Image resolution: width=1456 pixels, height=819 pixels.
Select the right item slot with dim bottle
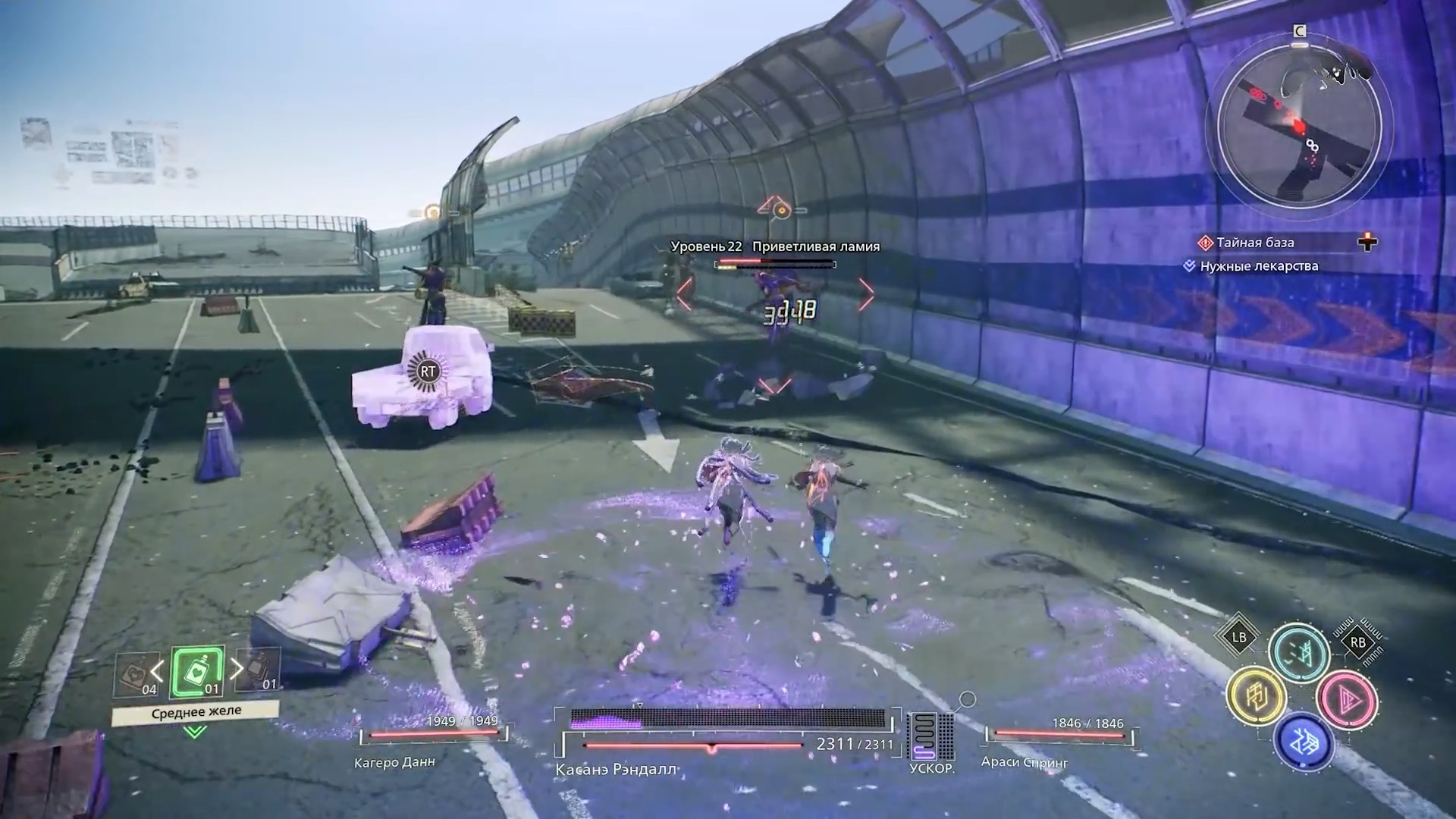tap(259, 671)
